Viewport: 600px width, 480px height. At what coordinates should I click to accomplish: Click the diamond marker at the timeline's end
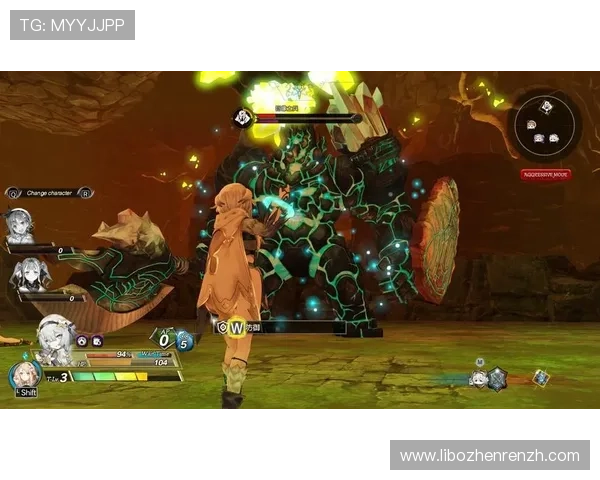click(541, 377)
